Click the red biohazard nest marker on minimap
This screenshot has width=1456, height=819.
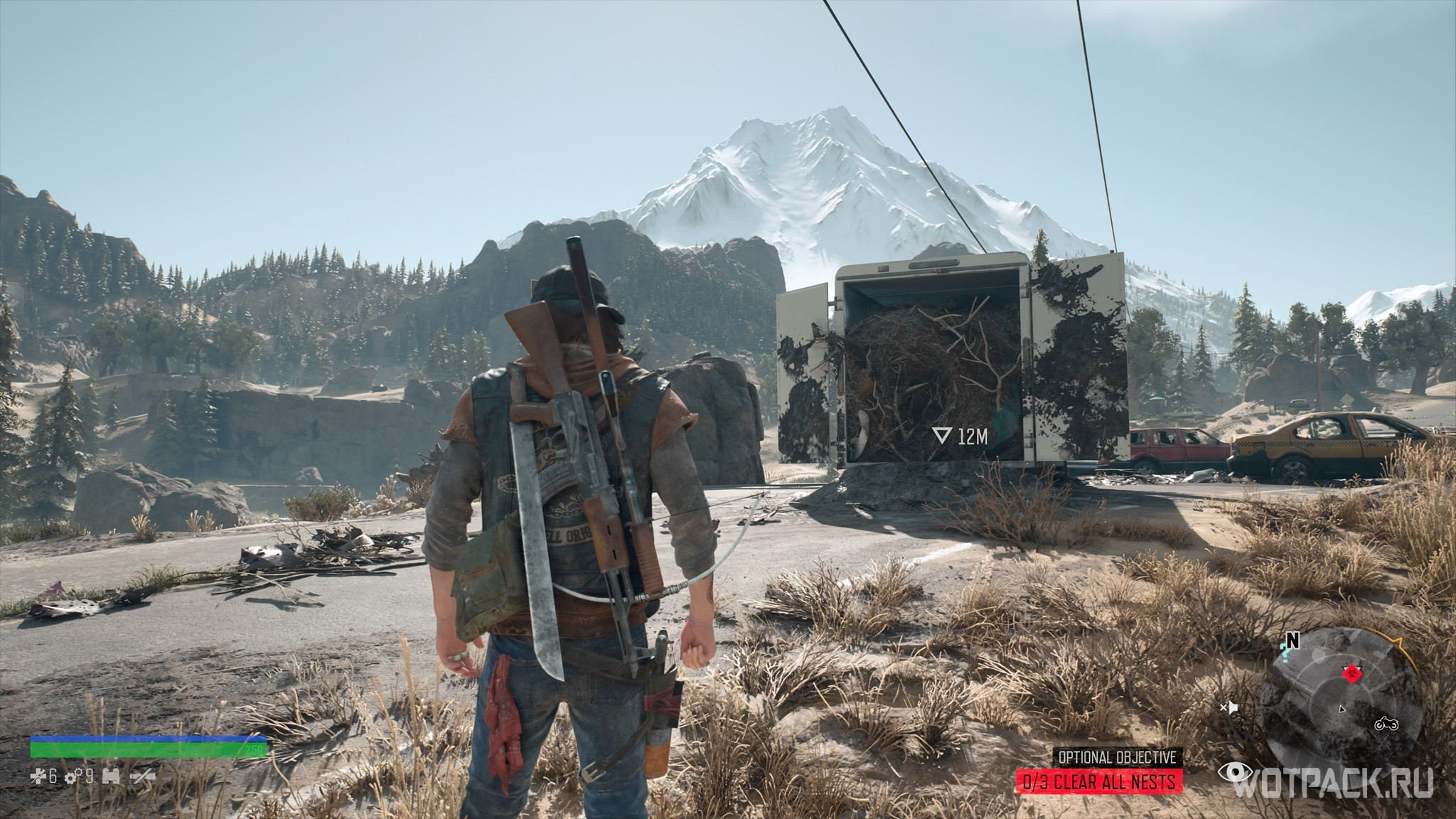point(1352,673)
